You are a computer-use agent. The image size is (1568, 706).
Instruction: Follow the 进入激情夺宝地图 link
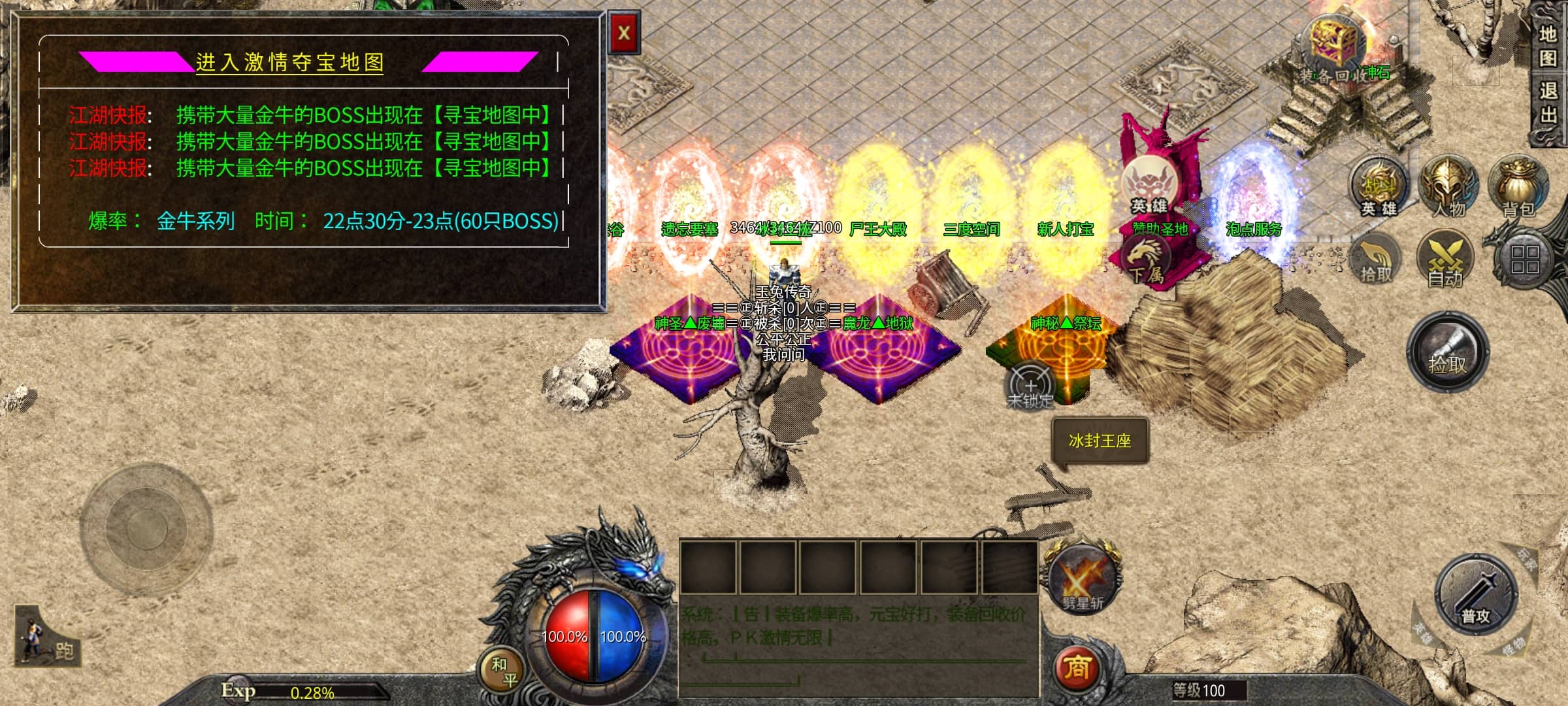[289, 63]
